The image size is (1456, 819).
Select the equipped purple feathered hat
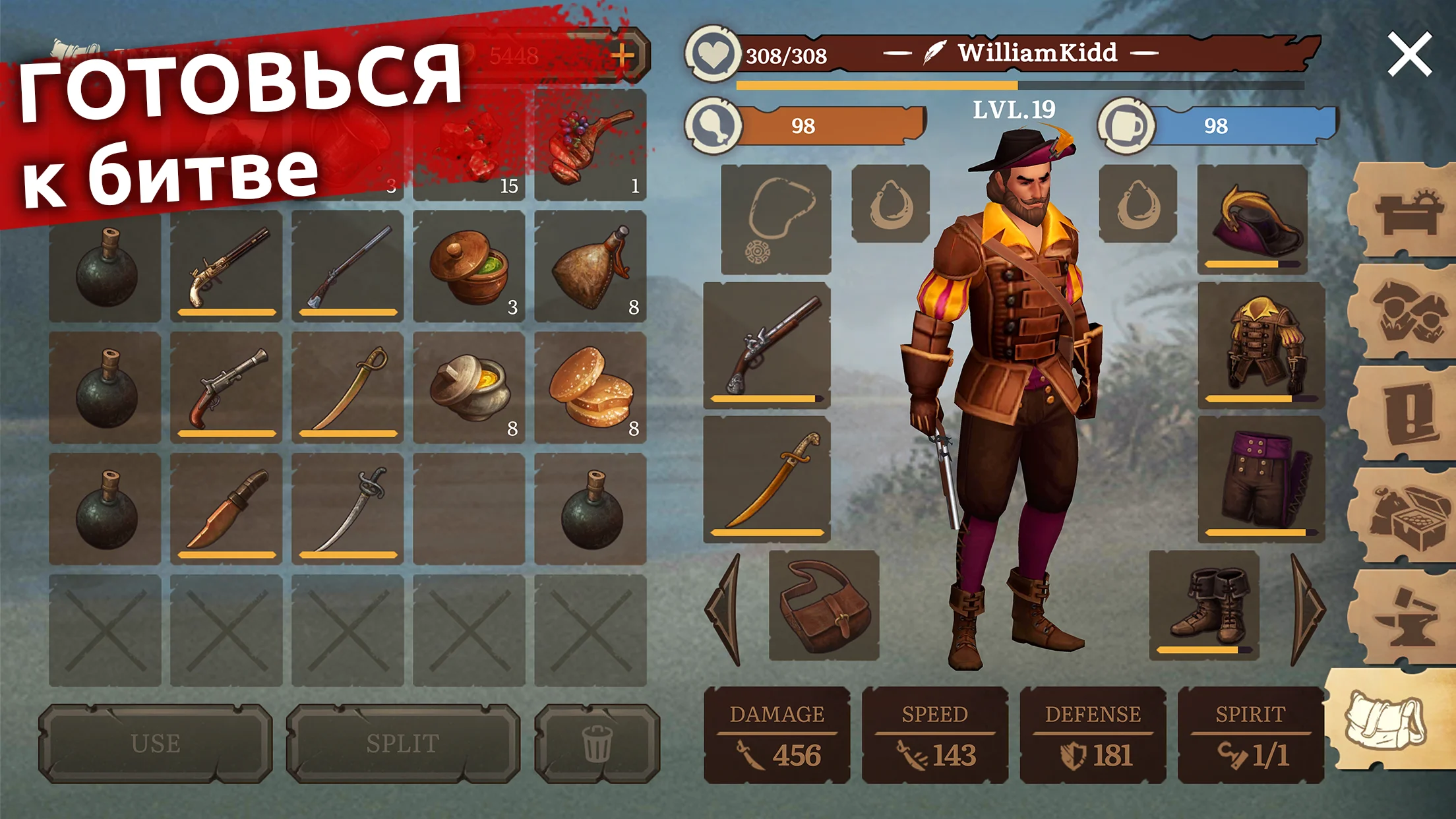pyautogui.click(x=1252, y=219)
